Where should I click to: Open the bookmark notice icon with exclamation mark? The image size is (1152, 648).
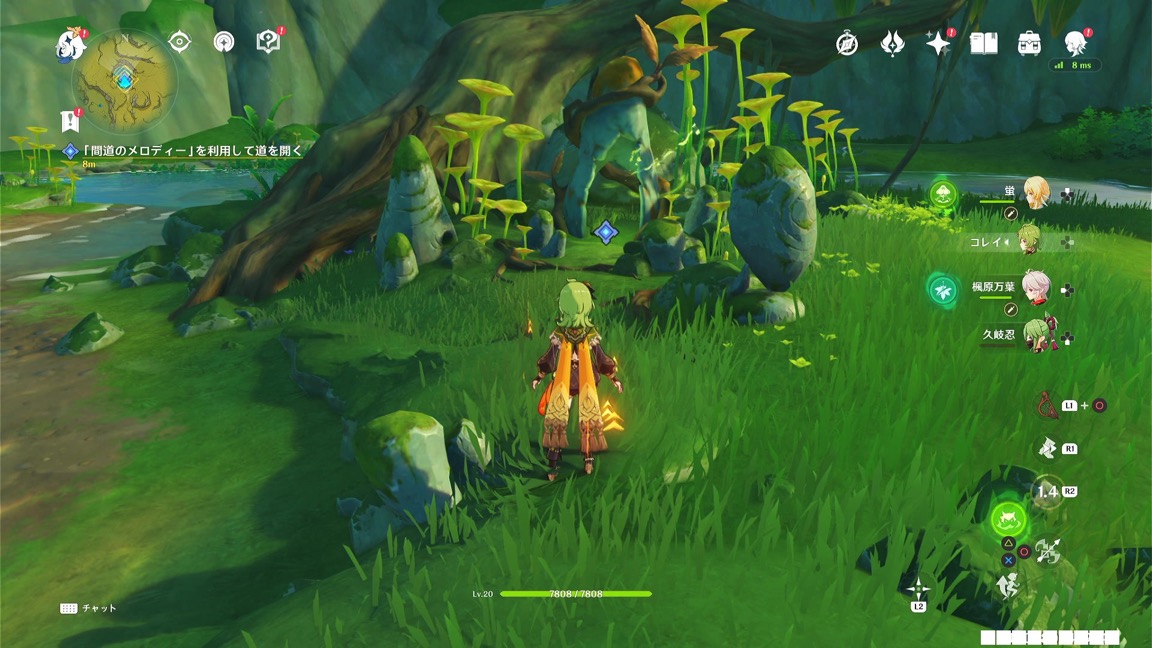(x=70, y=121)
